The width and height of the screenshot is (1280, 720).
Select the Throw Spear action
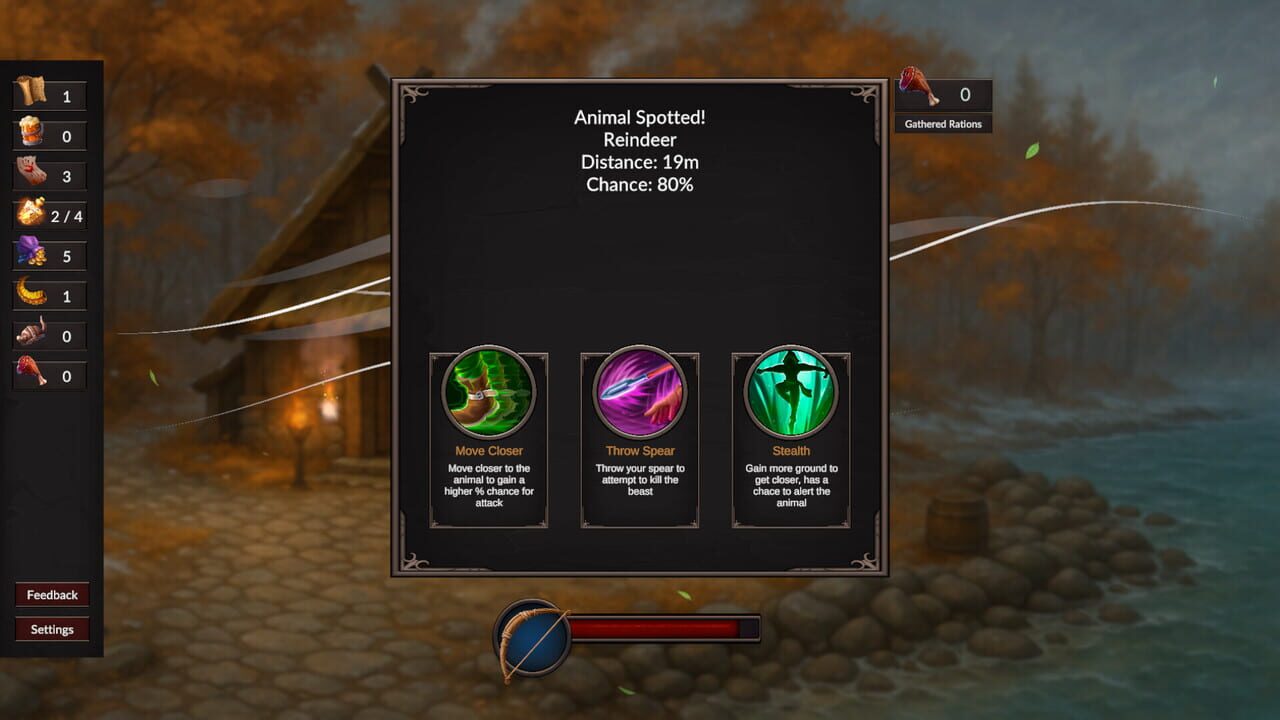point(639,394)
